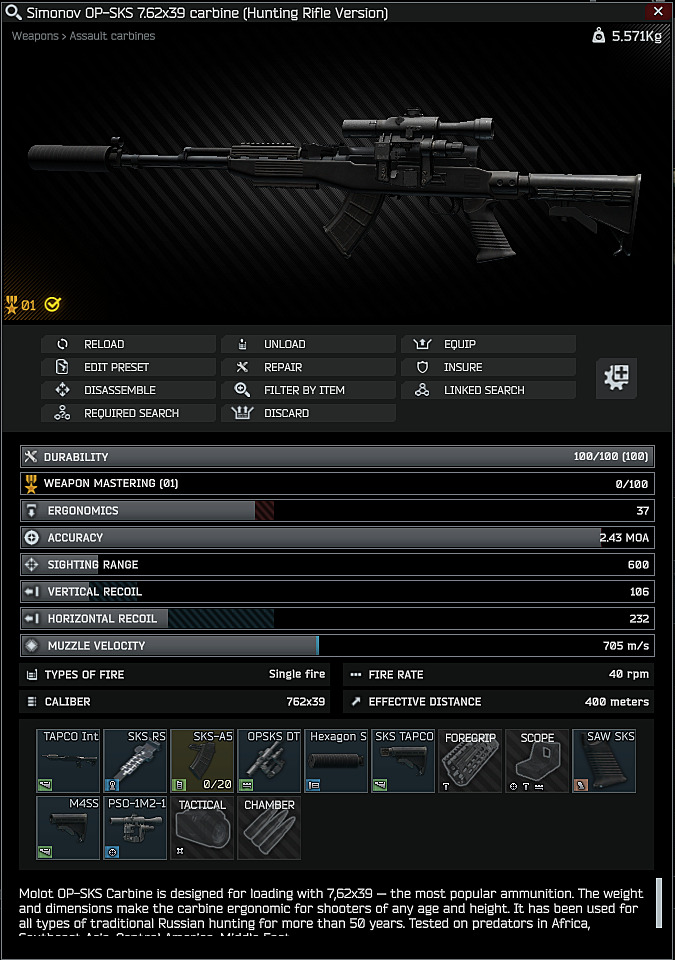
Task: Open the empty Chamber slot
Action: (x=269, y=828)
